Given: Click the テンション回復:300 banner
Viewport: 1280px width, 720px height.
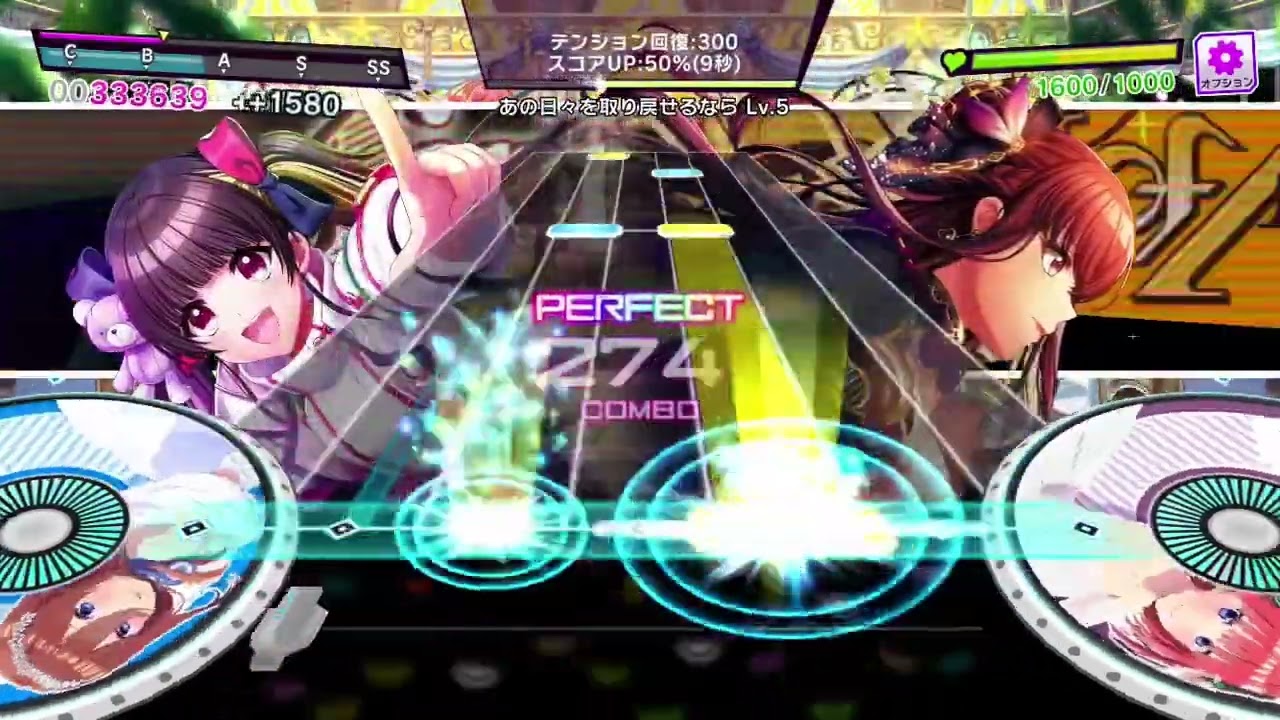Looking at the screenshot, I should pos(644,43).
